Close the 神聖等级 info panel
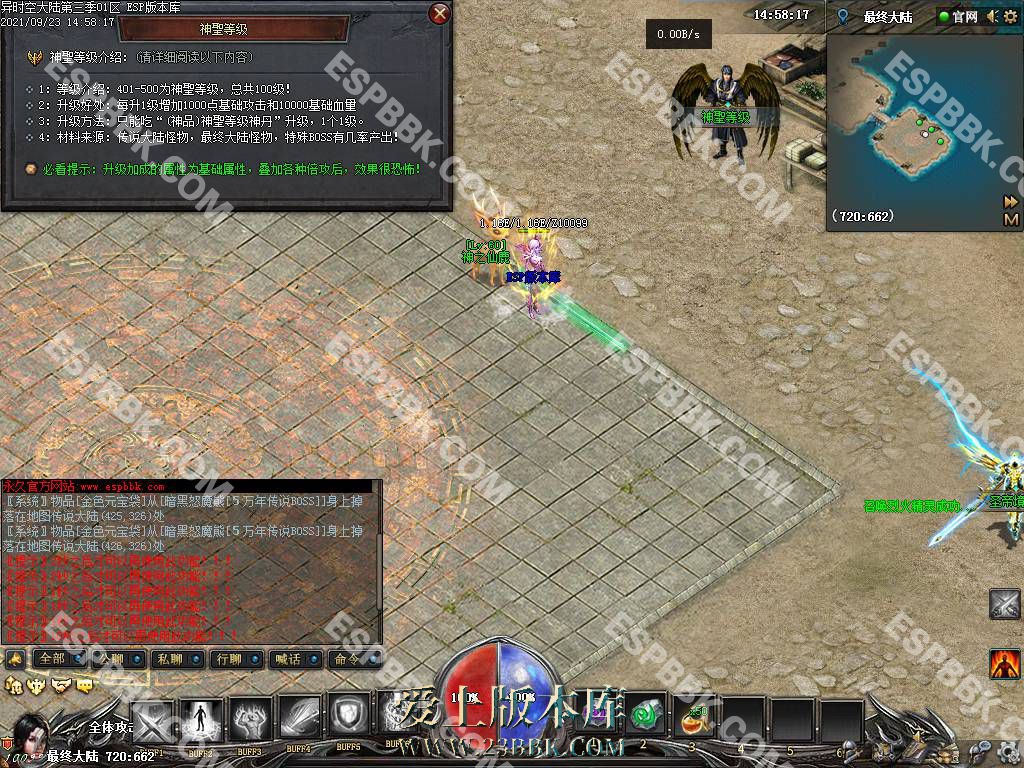The width and height of the screenshot is (1024, 768). point(439,14)
